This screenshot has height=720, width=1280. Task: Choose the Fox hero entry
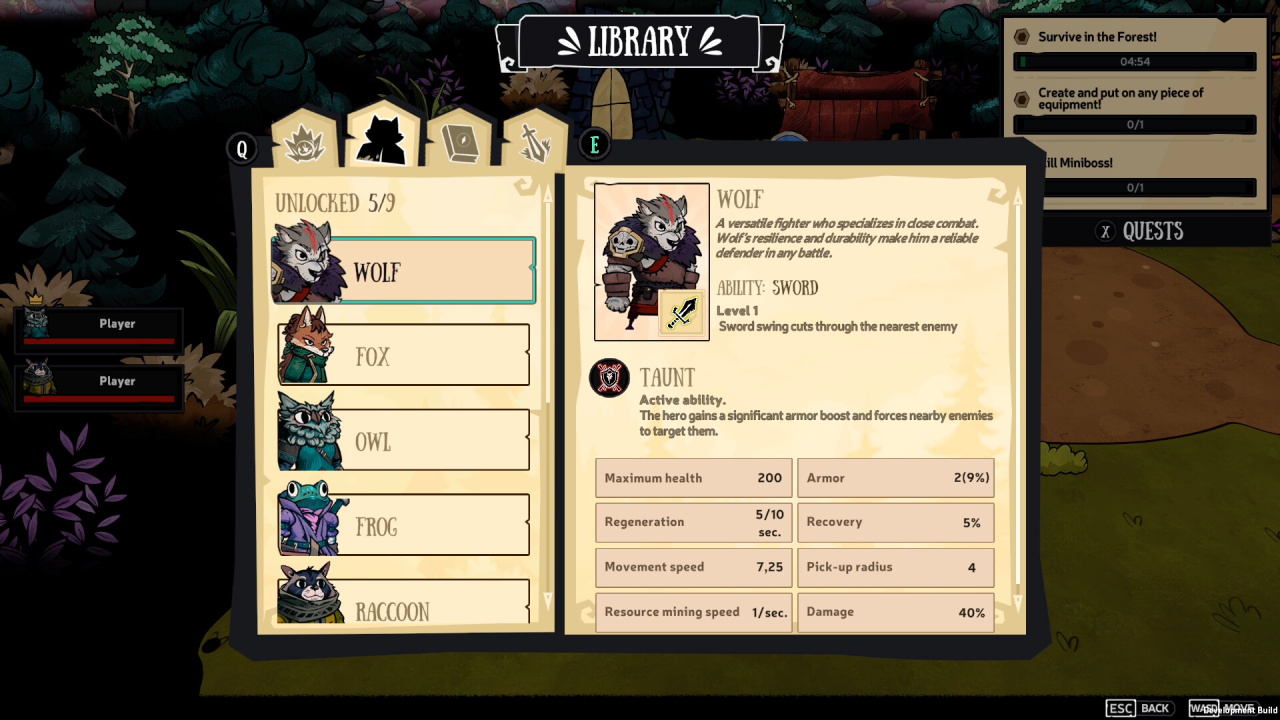click(x=404, y=355)
